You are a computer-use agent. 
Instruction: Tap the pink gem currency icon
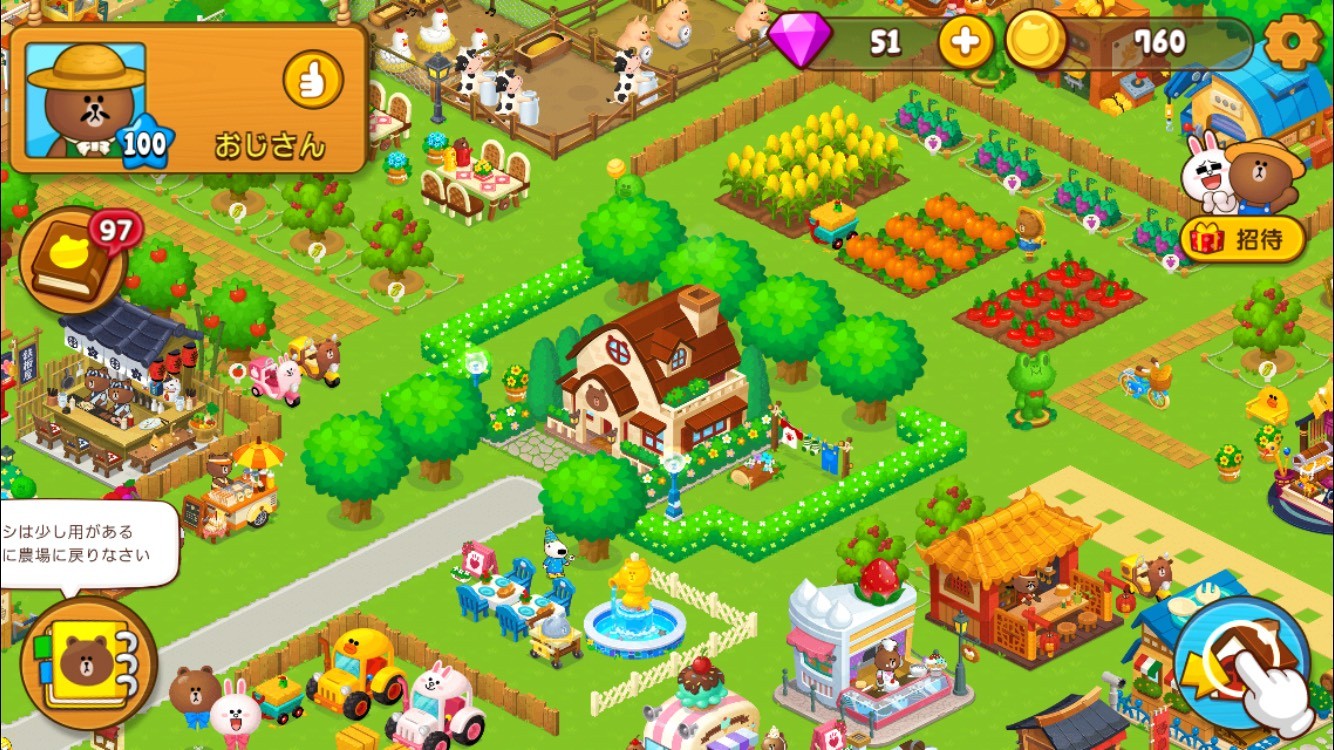point(800,43)
